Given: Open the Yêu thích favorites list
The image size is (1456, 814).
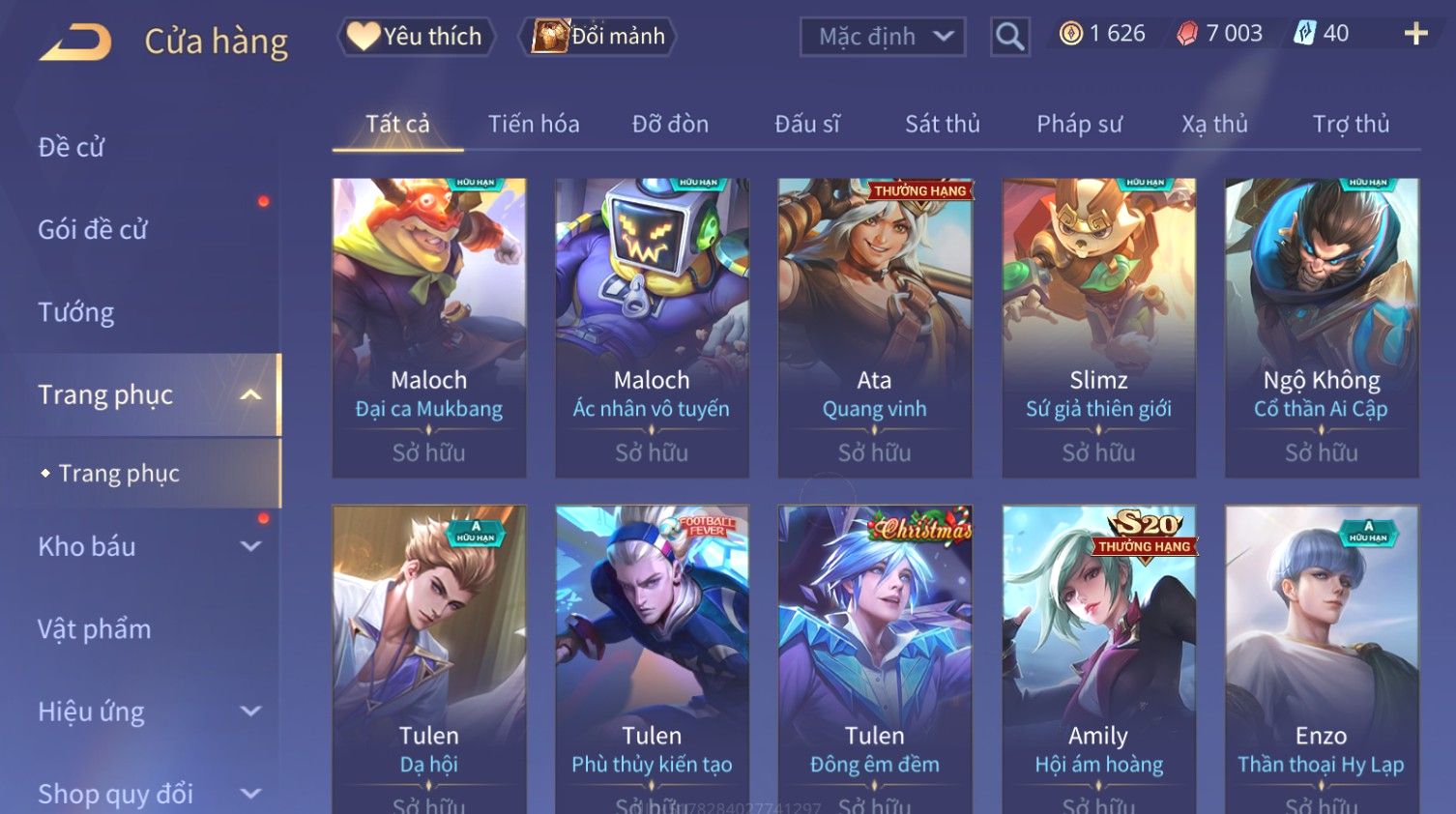Looking at the screenshot, I should (x=416, y=37).
